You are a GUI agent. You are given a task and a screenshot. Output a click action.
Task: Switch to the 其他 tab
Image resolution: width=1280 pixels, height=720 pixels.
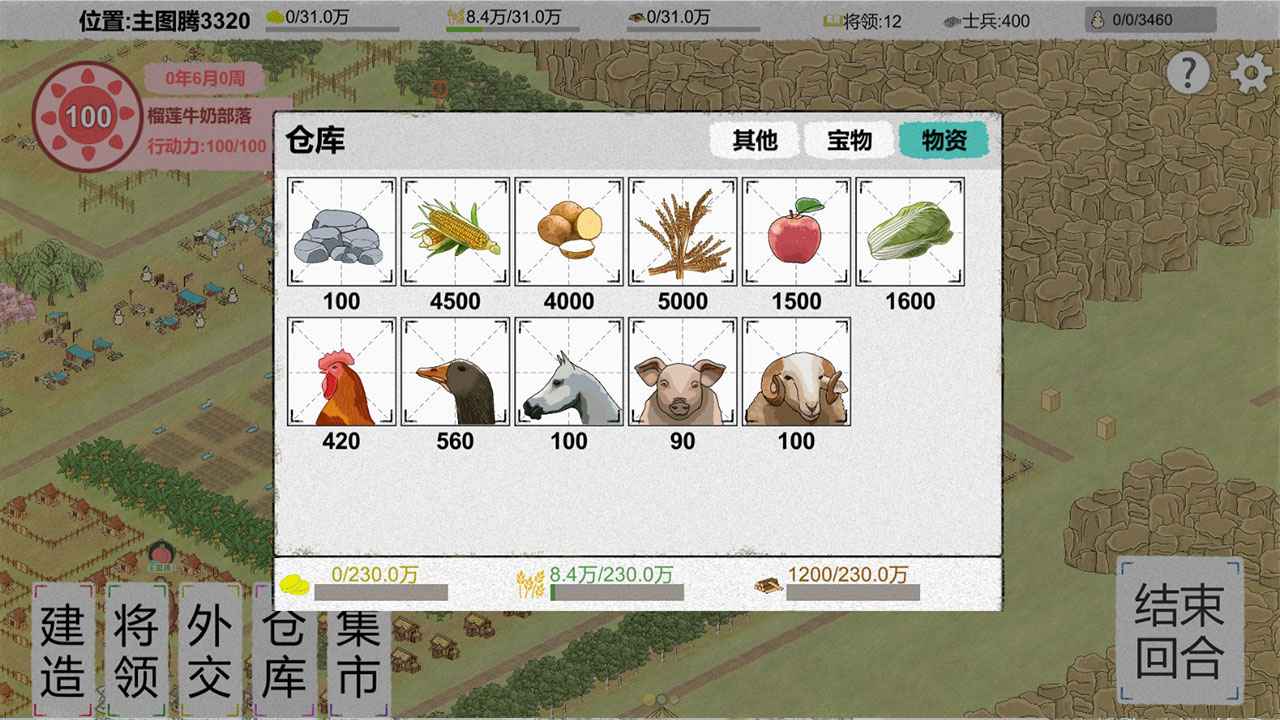[755, 141]
